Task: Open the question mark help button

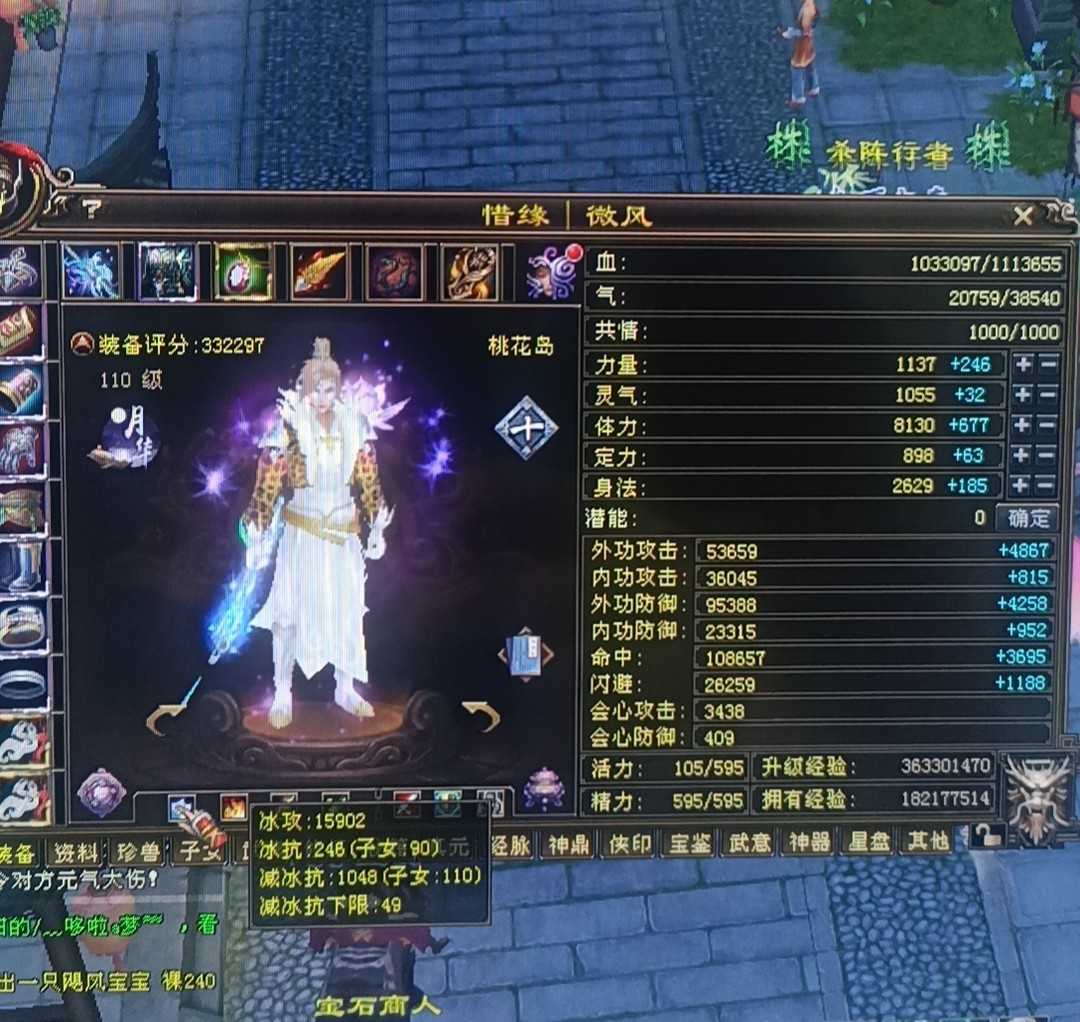Action: pos(92,209)
